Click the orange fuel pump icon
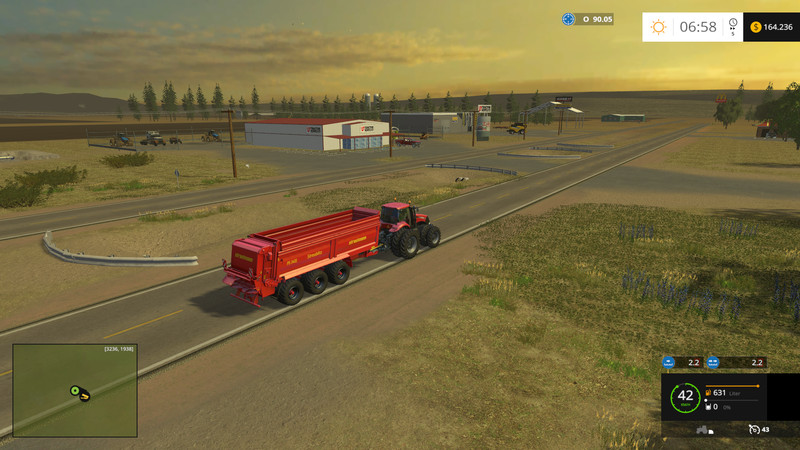The image size is (800, 450). 708,392
